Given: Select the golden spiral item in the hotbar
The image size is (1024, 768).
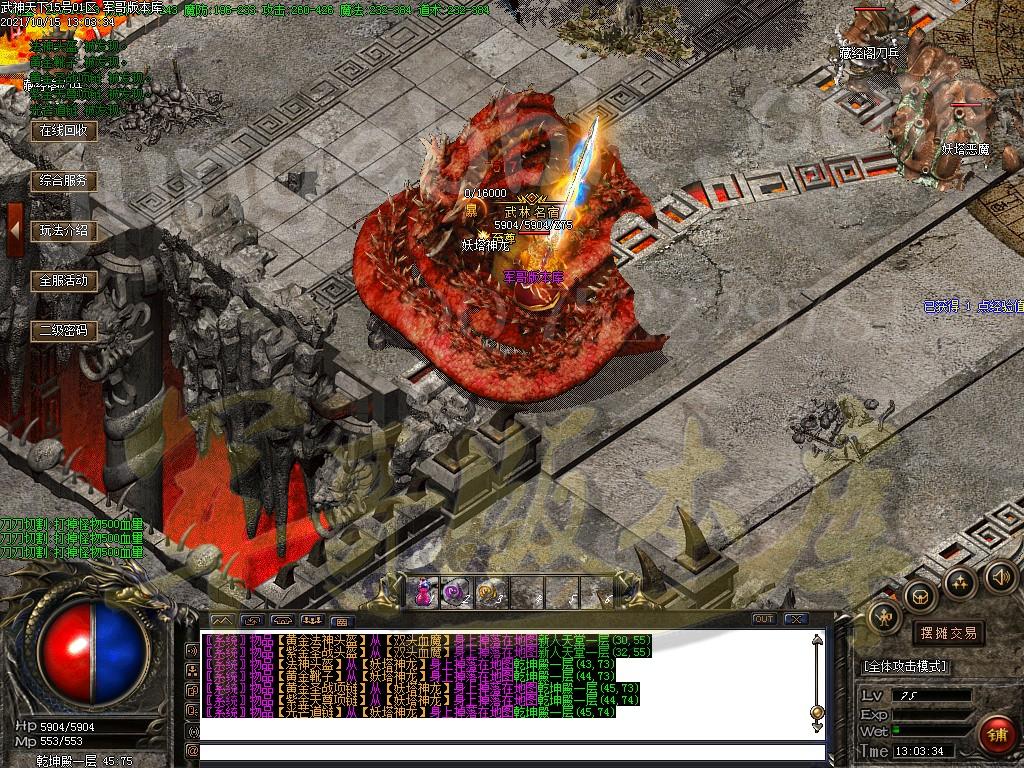Looking at the screenshot, I should pyautogui.click(x=489, y=592).
